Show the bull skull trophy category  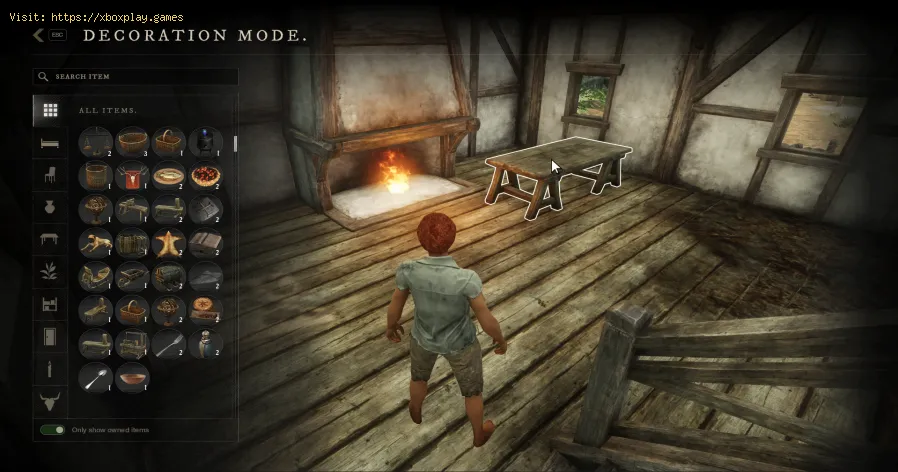(x=49, y=402)
